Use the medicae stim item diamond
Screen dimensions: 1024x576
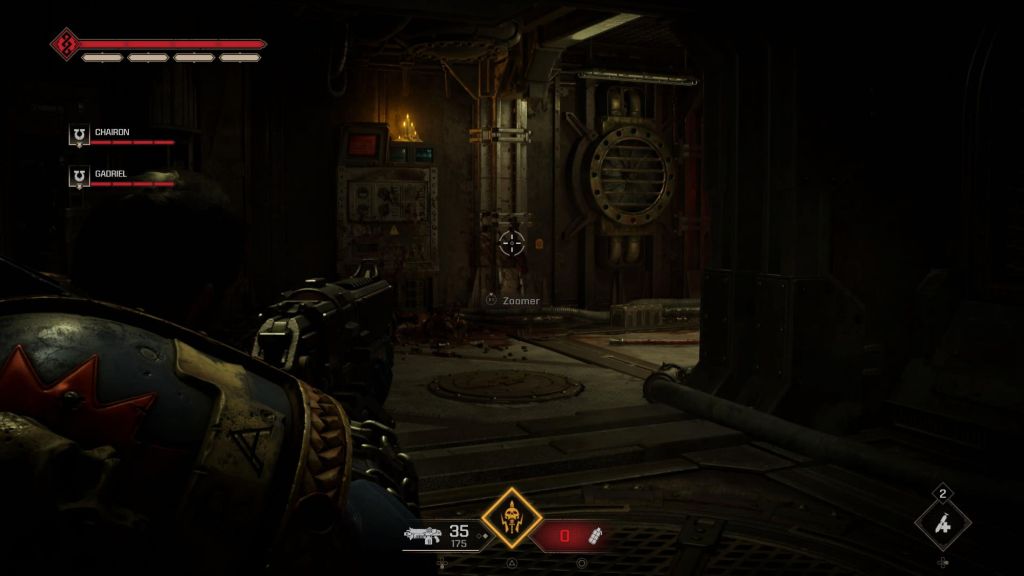[x=942, y=522]
